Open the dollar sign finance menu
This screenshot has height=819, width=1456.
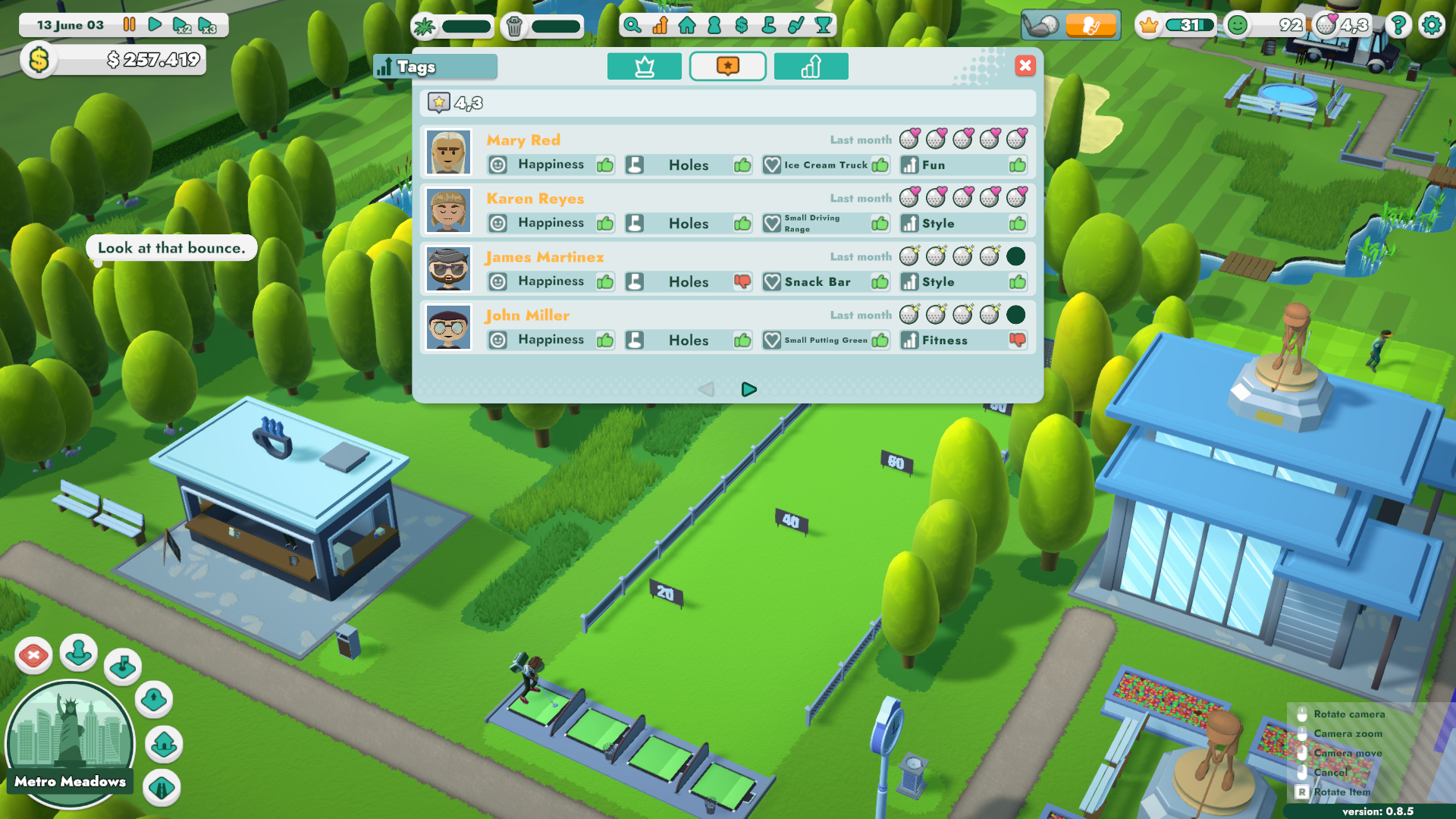point(741,26)
